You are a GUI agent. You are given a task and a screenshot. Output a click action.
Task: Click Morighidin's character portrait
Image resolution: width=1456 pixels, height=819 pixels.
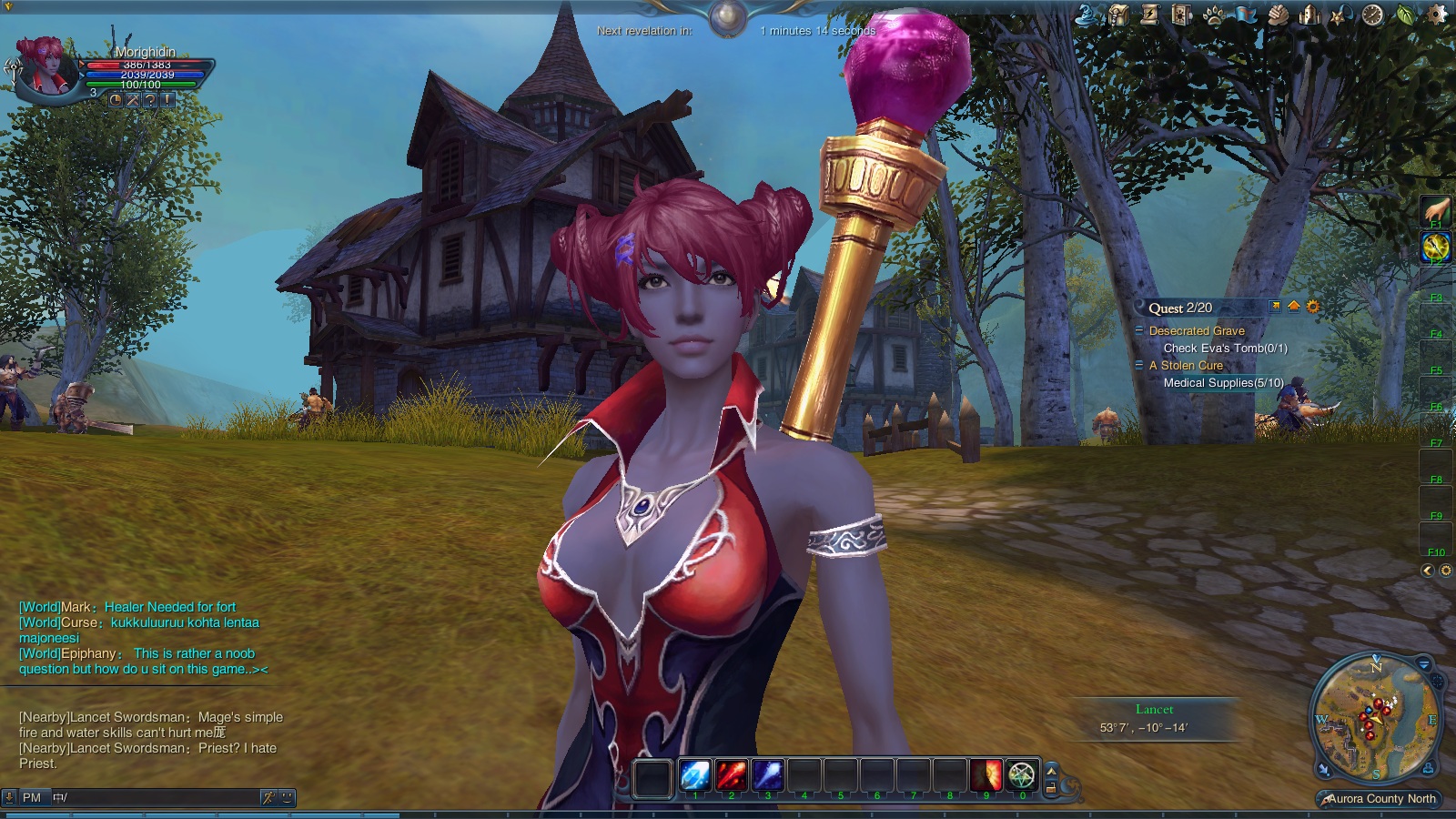47,66
